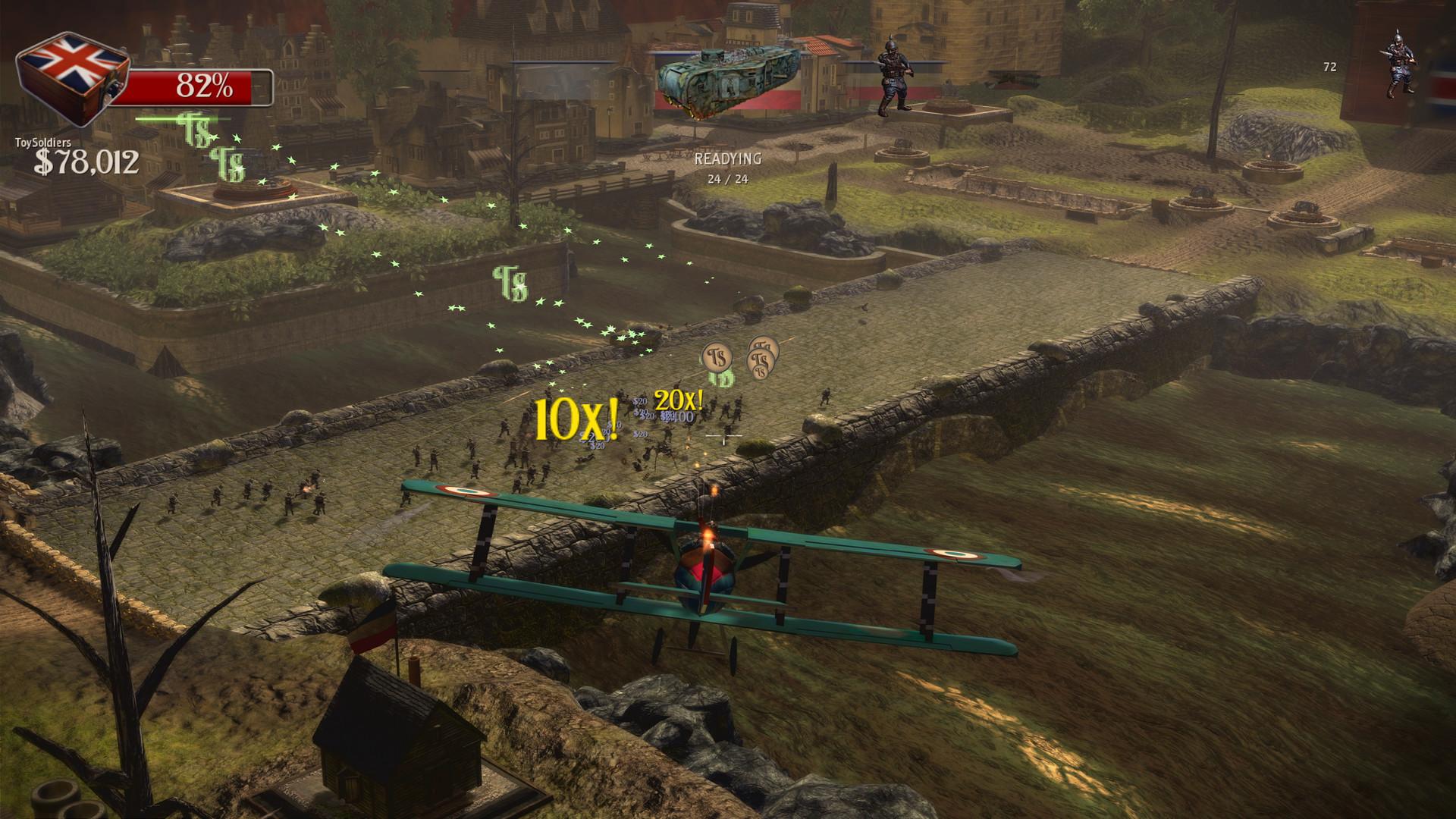Select the German soldier icon near READYING text
The width and height of the screenshot is (1456, 819).
pyautogui.click(x=895, y=72)
